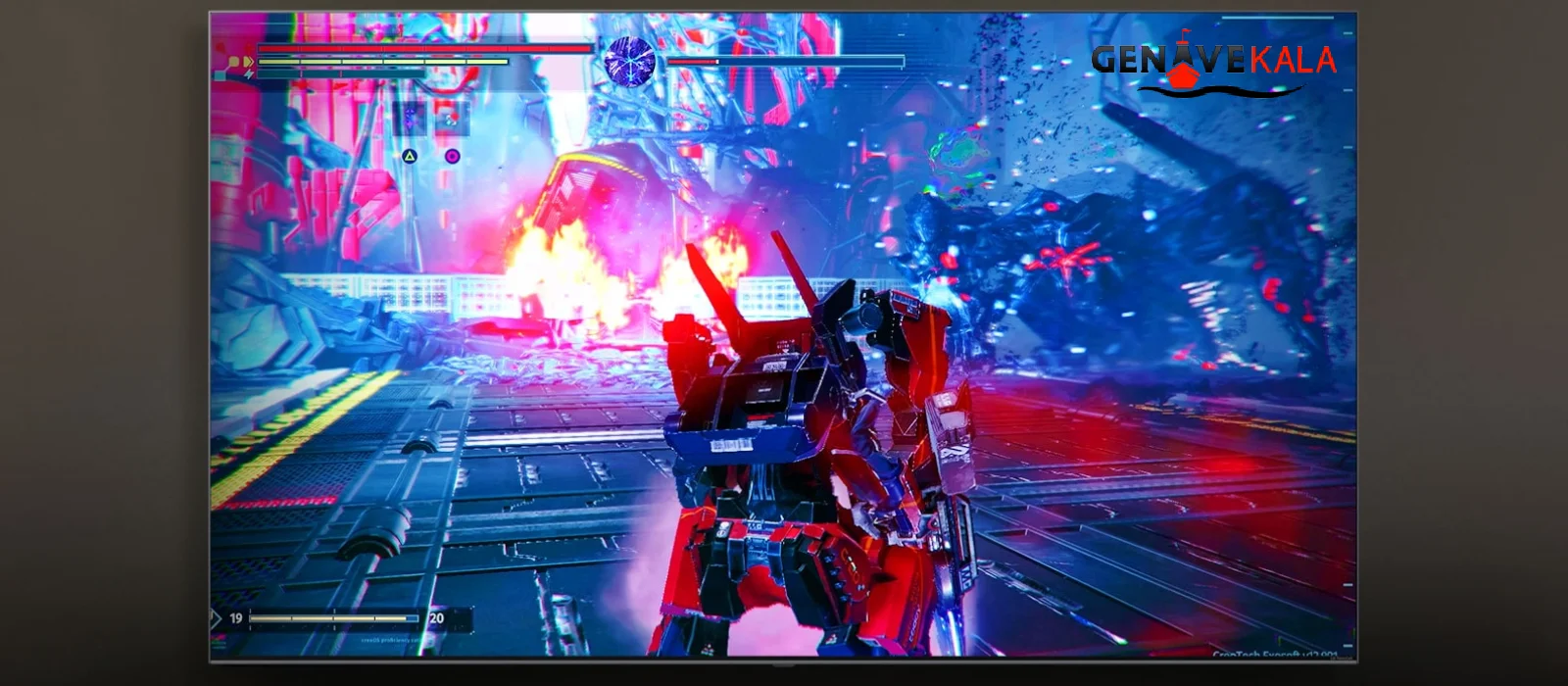This screenshot has height=686, width=1568.
Task: Select the ability slot above the circle glyph
Action: click(452, 120)
